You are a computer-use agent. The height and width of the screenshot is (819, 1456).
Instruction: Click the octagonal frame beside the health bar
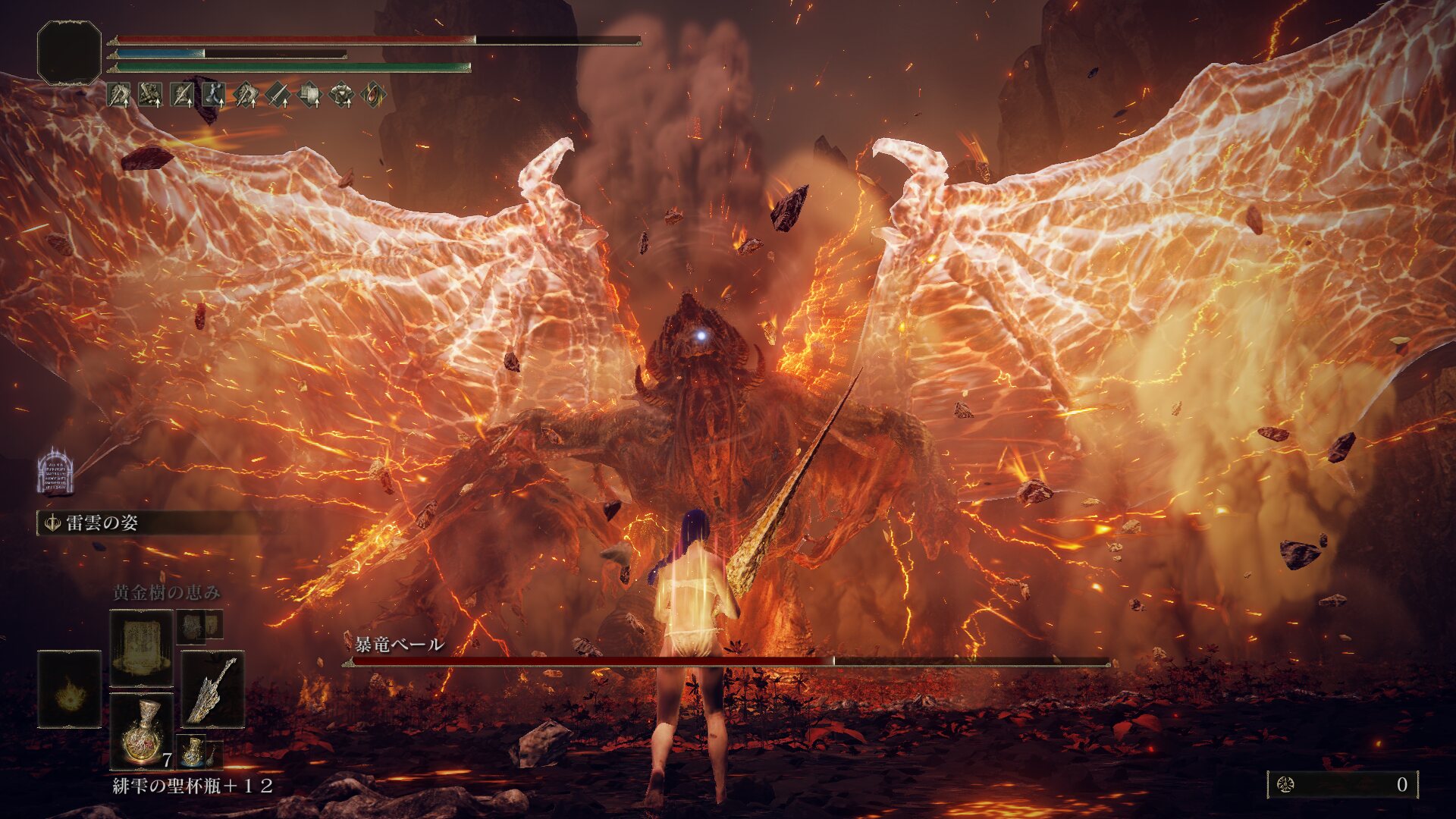point(69,52)
